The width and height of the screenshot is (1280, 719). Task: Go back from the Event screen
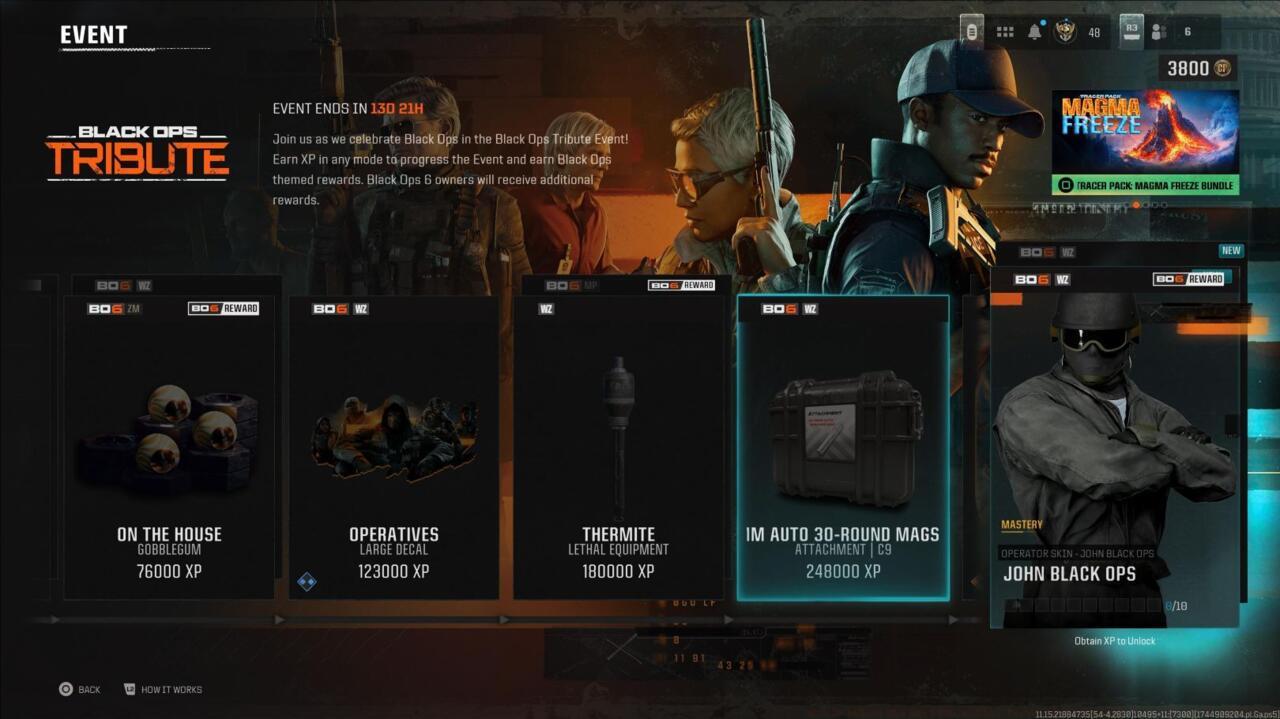[x=79, y=690]
